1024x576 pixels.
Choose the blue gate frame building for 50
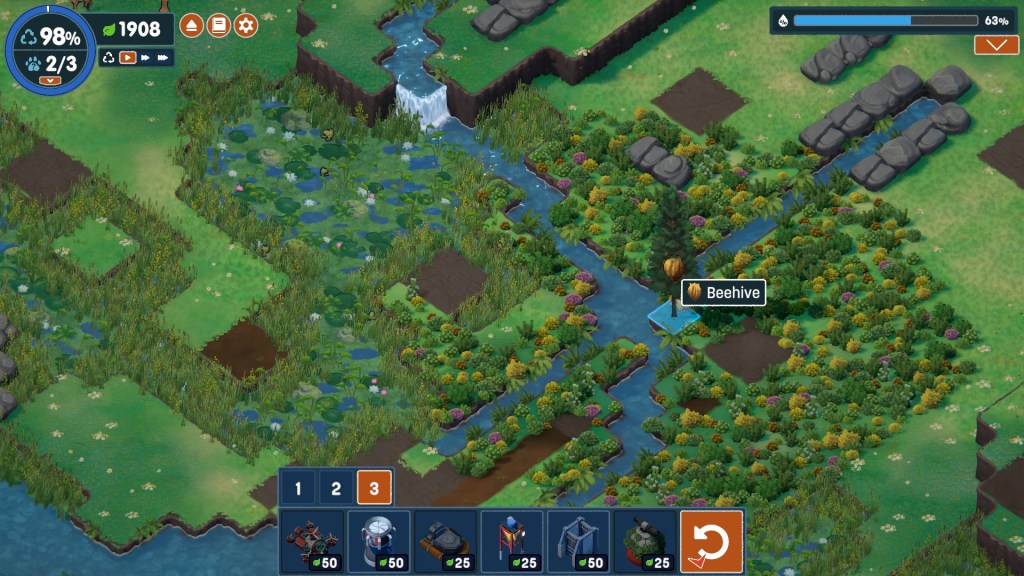pos(578,542)
